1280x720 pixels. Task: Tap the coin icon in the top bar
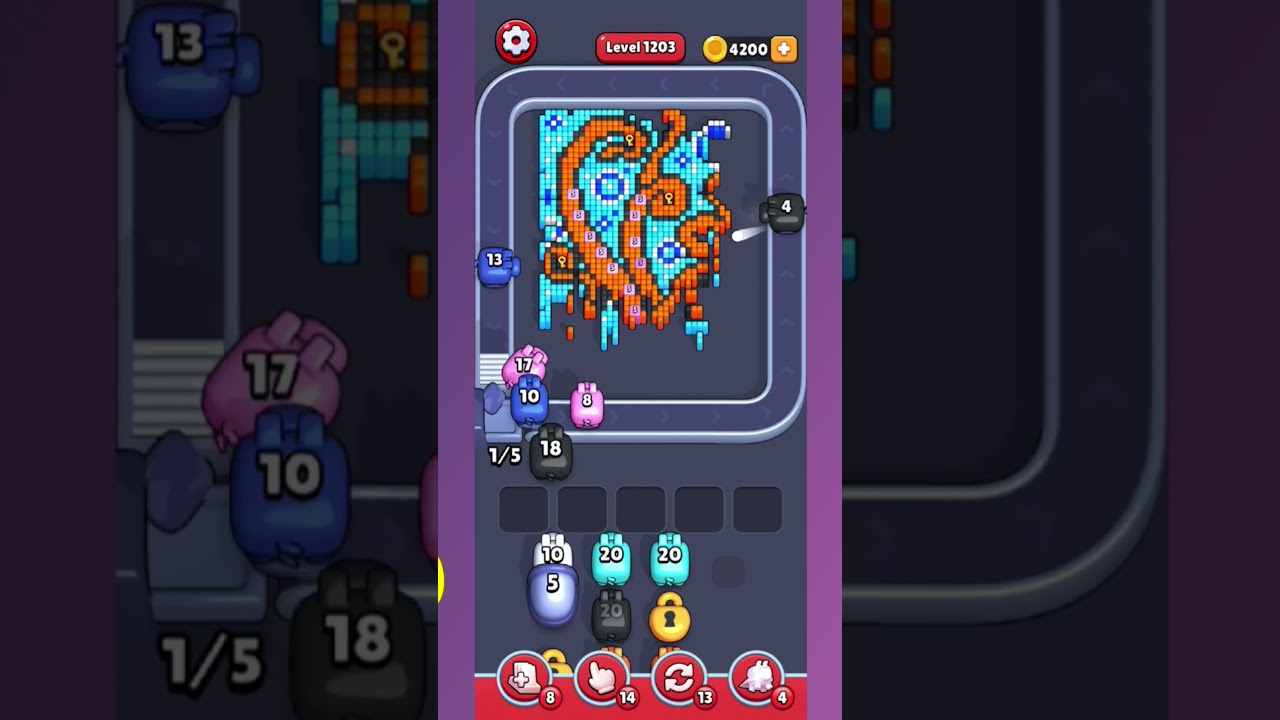716,49
